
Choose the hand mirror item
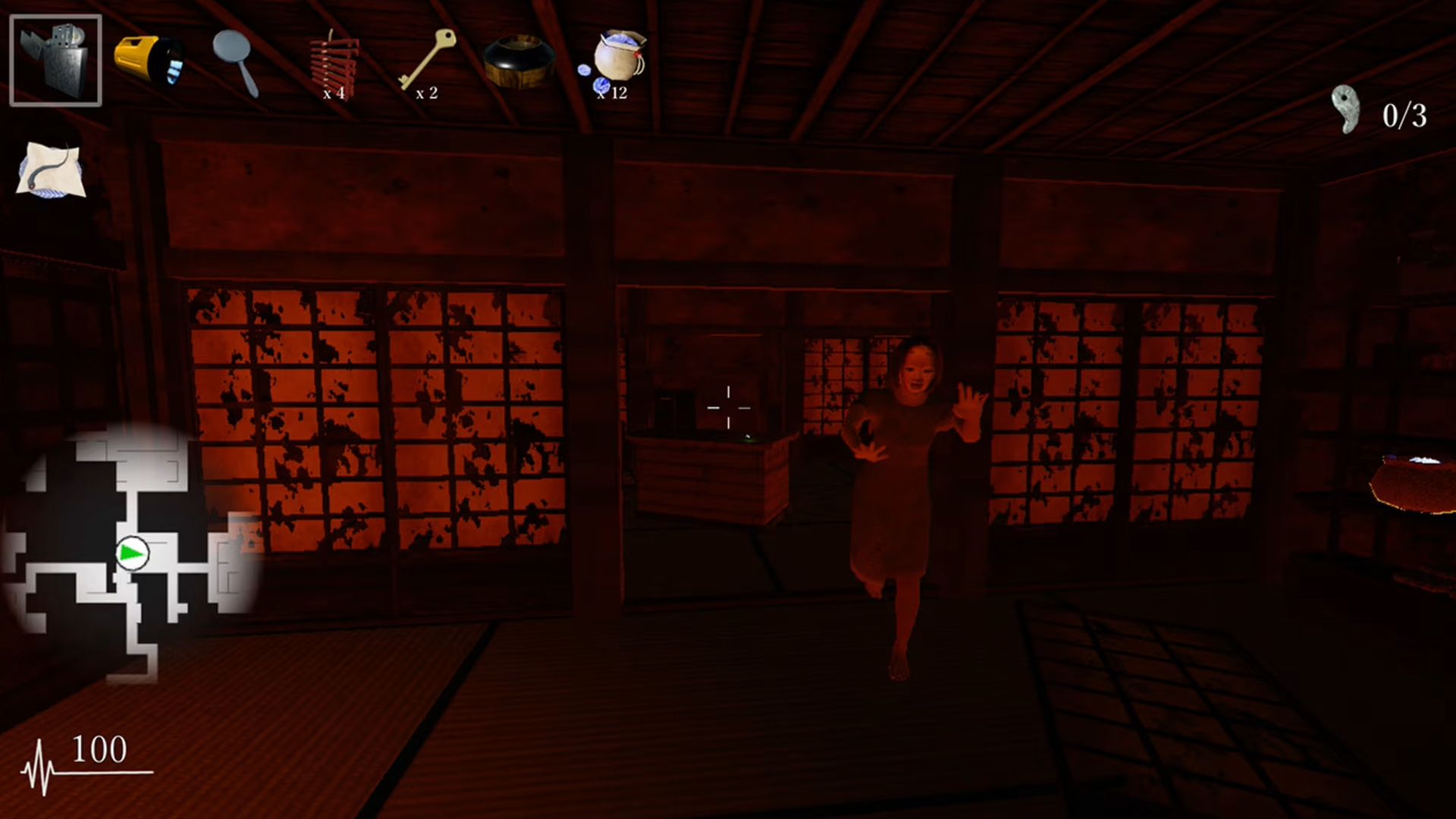pyautogui.click(x=237, y=62)
